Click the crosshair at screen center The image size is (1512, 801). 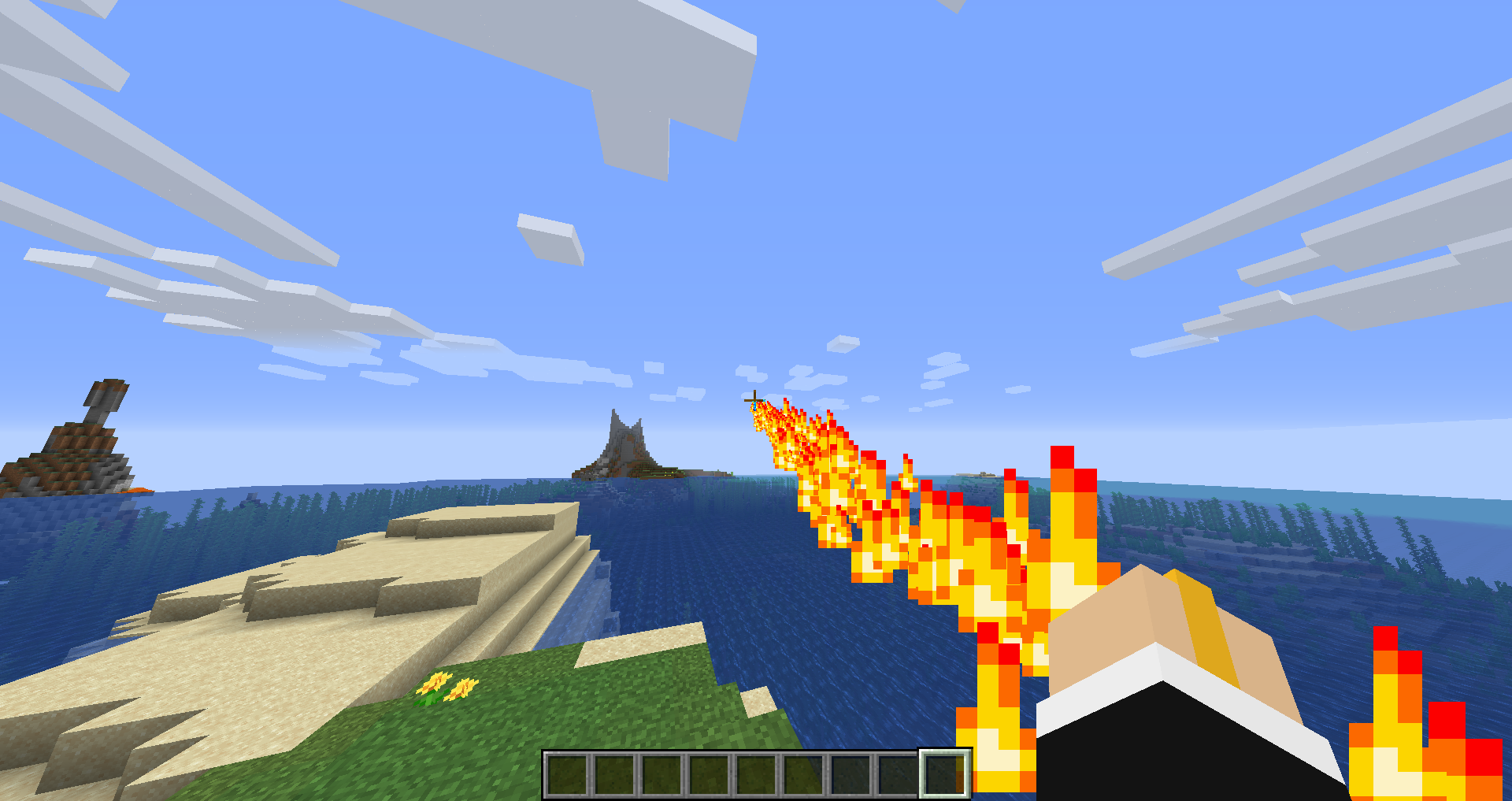754,400
